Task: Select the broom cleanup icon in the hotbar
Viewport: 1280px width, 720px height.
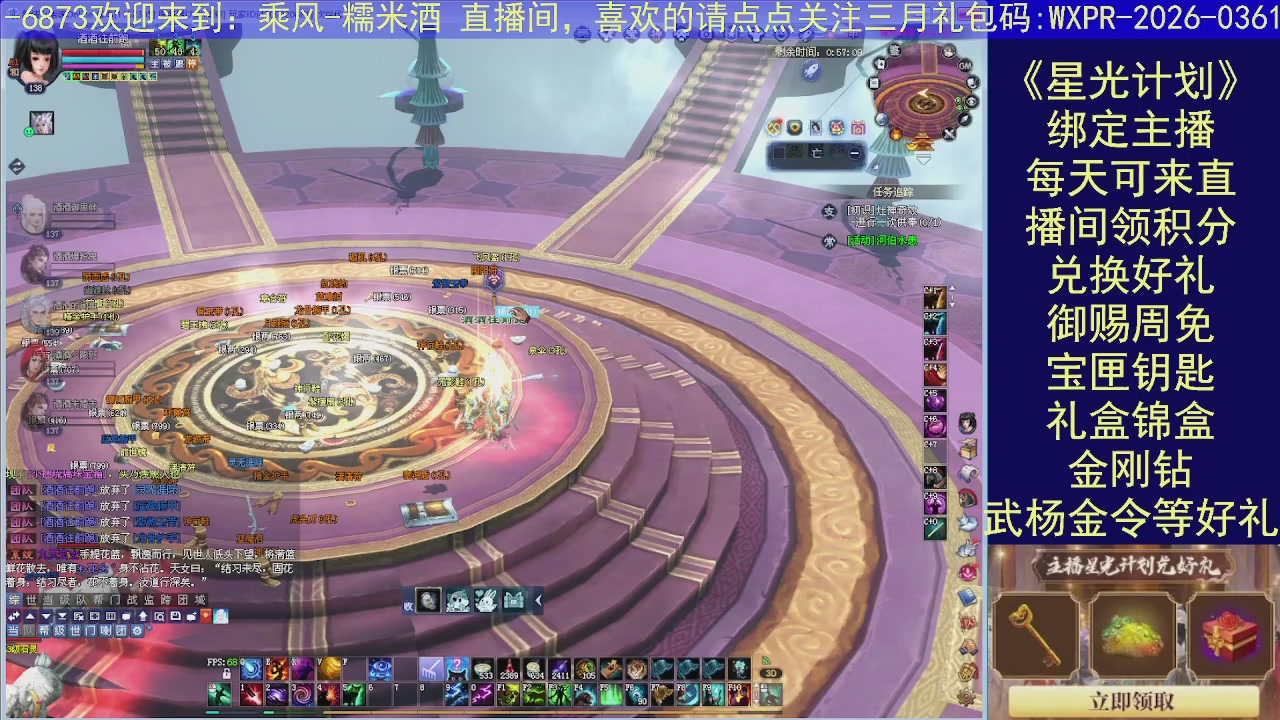Action: click(431, 668)
